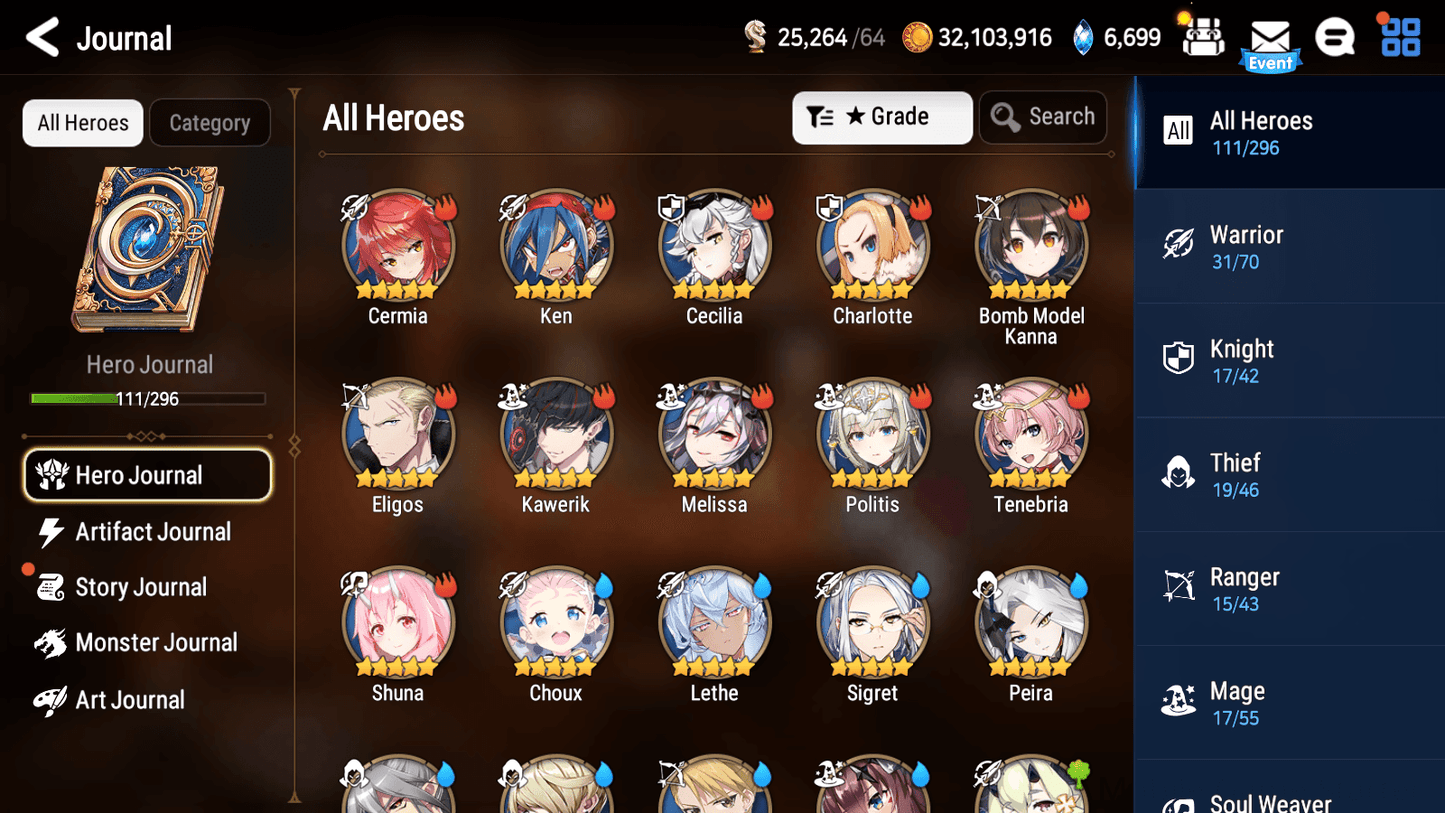Select the Soul Weaver class filter
Image resolution: width=1445 pixels, height=813 pixels.
pyautogui.click(x=1270, y=798)
